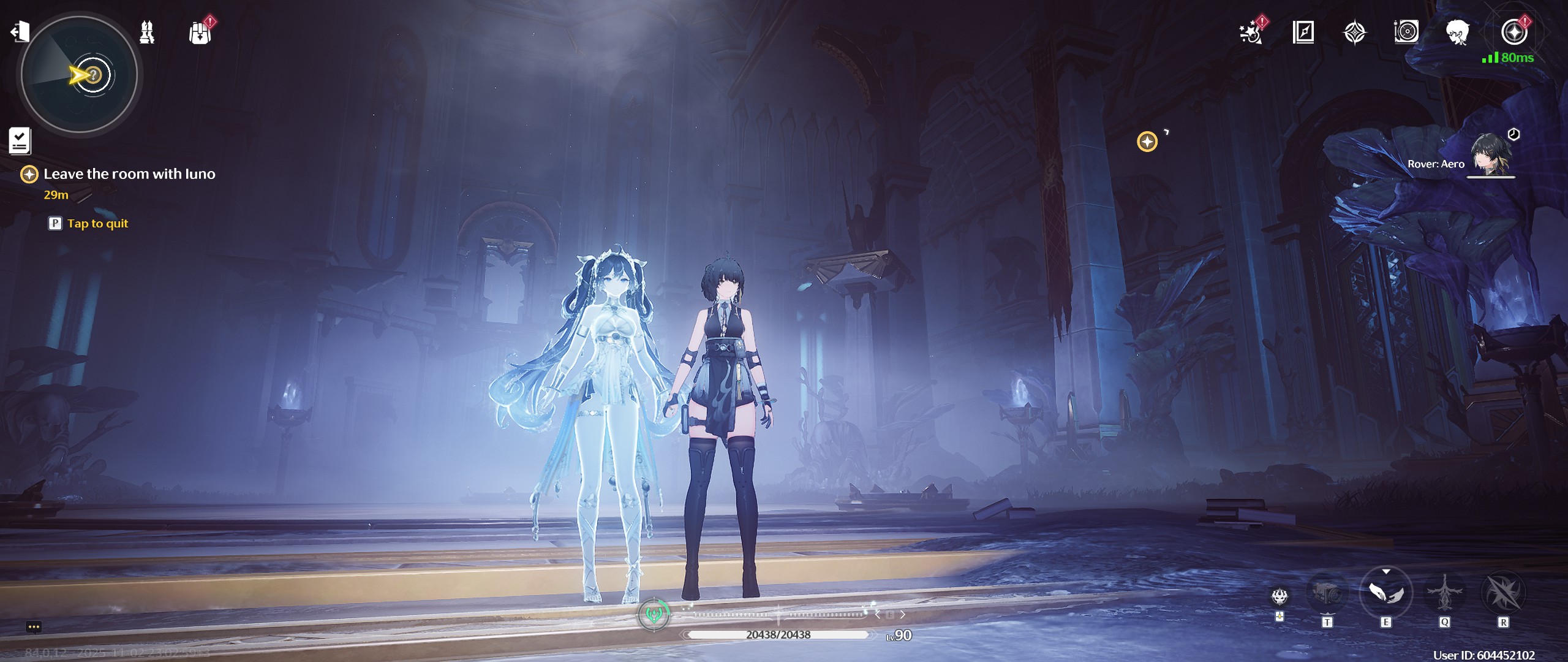Unleash the crossed star ultimate ability
Image resolution: width=1568 pixels, height=662 pixels.
pos(1502,593)
